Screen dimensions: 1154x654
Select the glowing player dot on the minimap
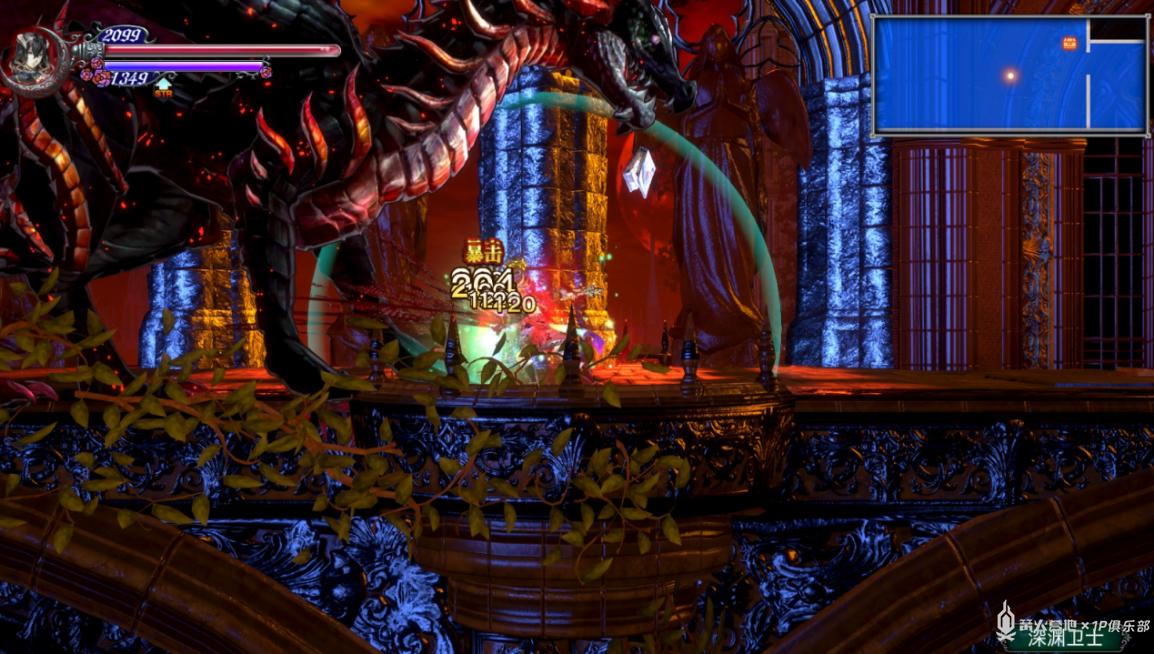pos(1010,75)
